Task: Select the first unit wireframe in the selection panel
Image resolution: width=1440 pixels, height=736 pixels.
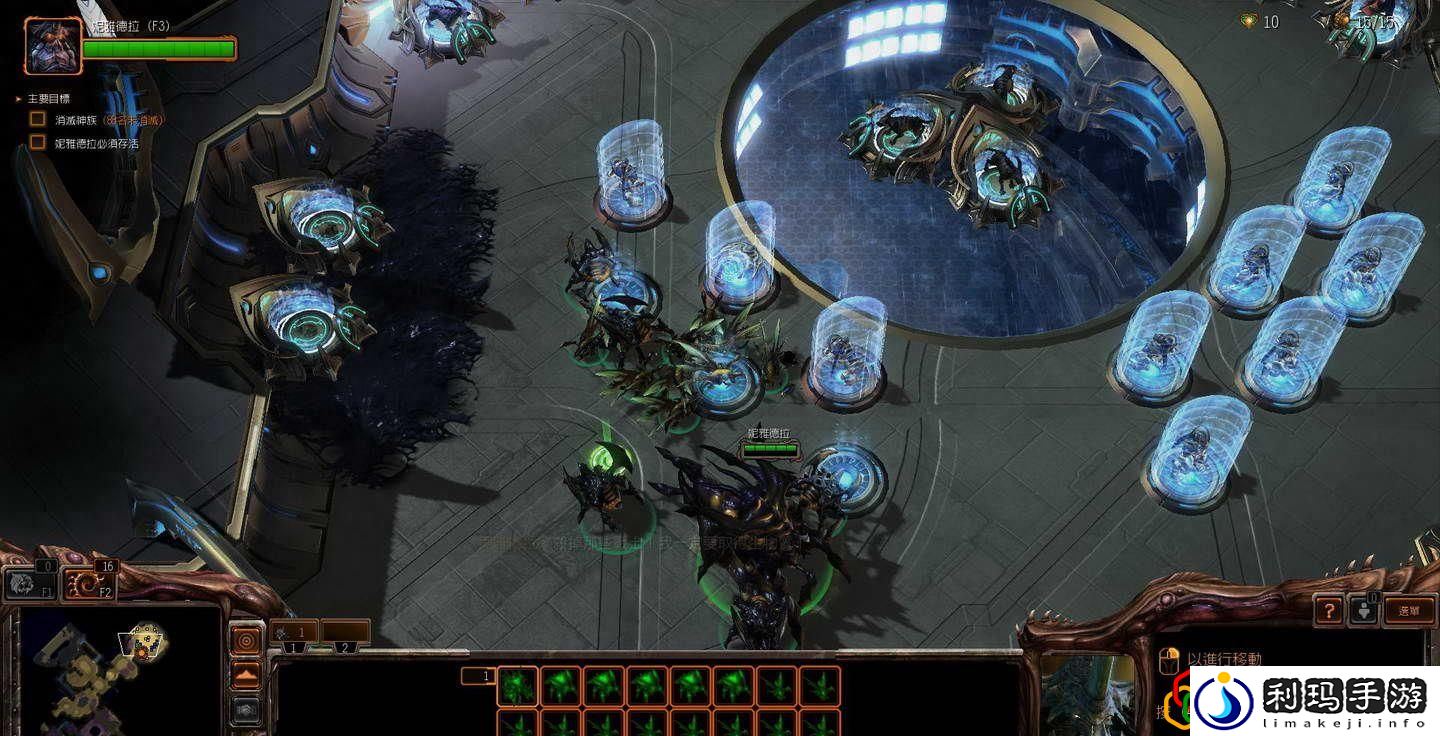Action: [x=517, y=686]
